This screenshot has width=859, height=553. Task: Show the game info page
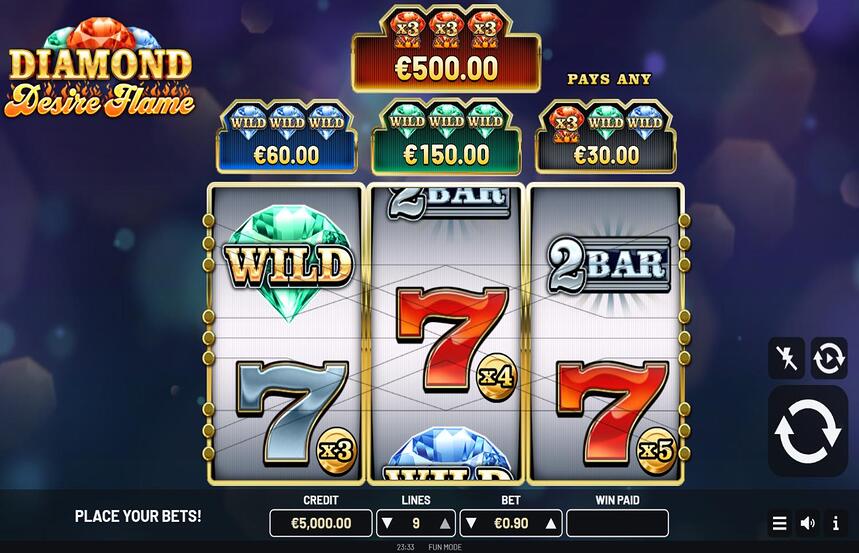click(x=835, y=523)
